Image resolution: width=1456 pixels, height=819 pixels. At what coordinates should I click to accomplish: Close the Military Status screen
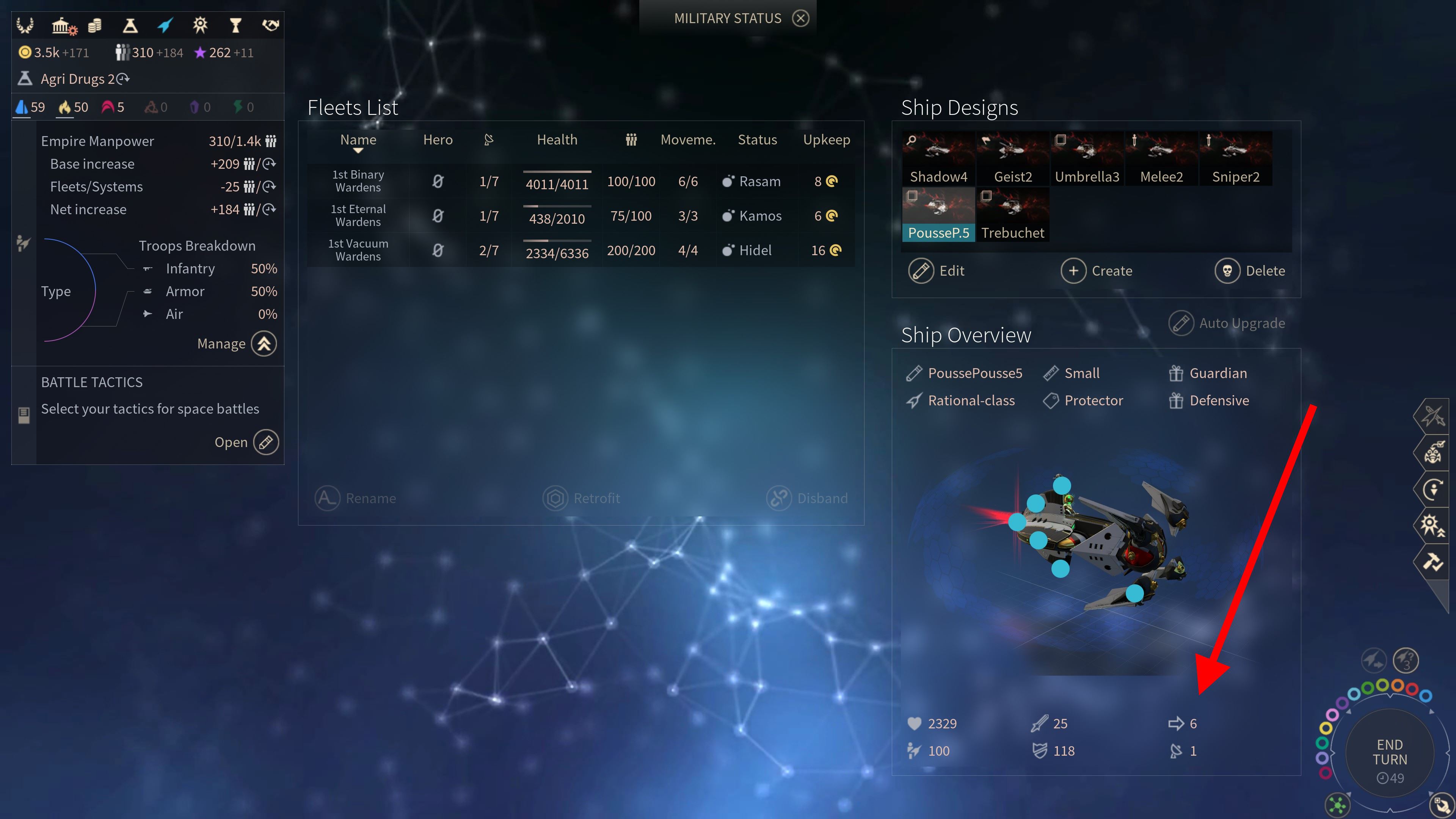tap(800, 18)
